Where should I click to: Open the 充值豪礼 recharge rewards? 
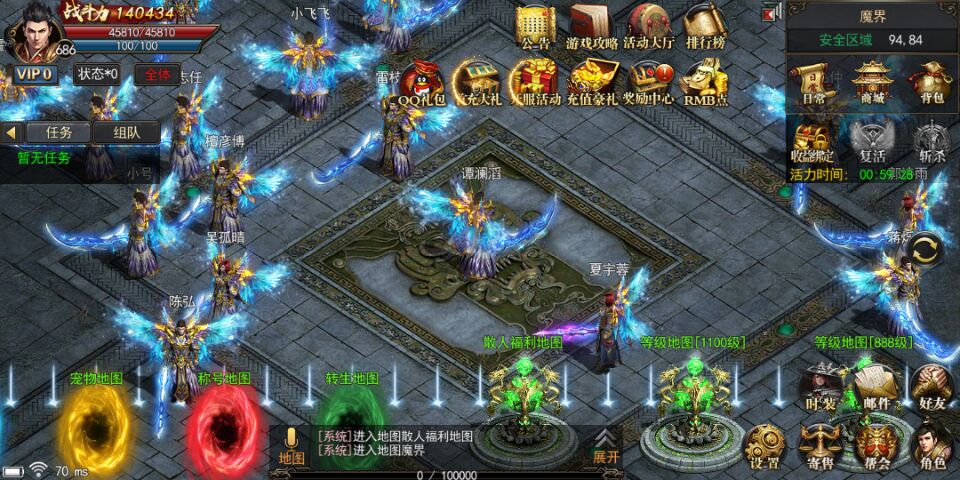pos(592,82)
